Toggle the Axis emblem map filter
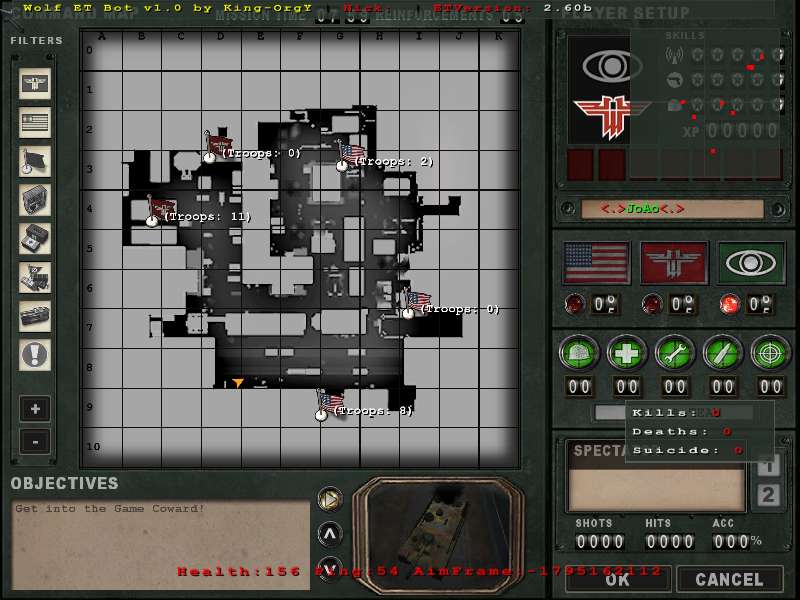This screenshot has height=600, width=800. (x=35, y=84)
